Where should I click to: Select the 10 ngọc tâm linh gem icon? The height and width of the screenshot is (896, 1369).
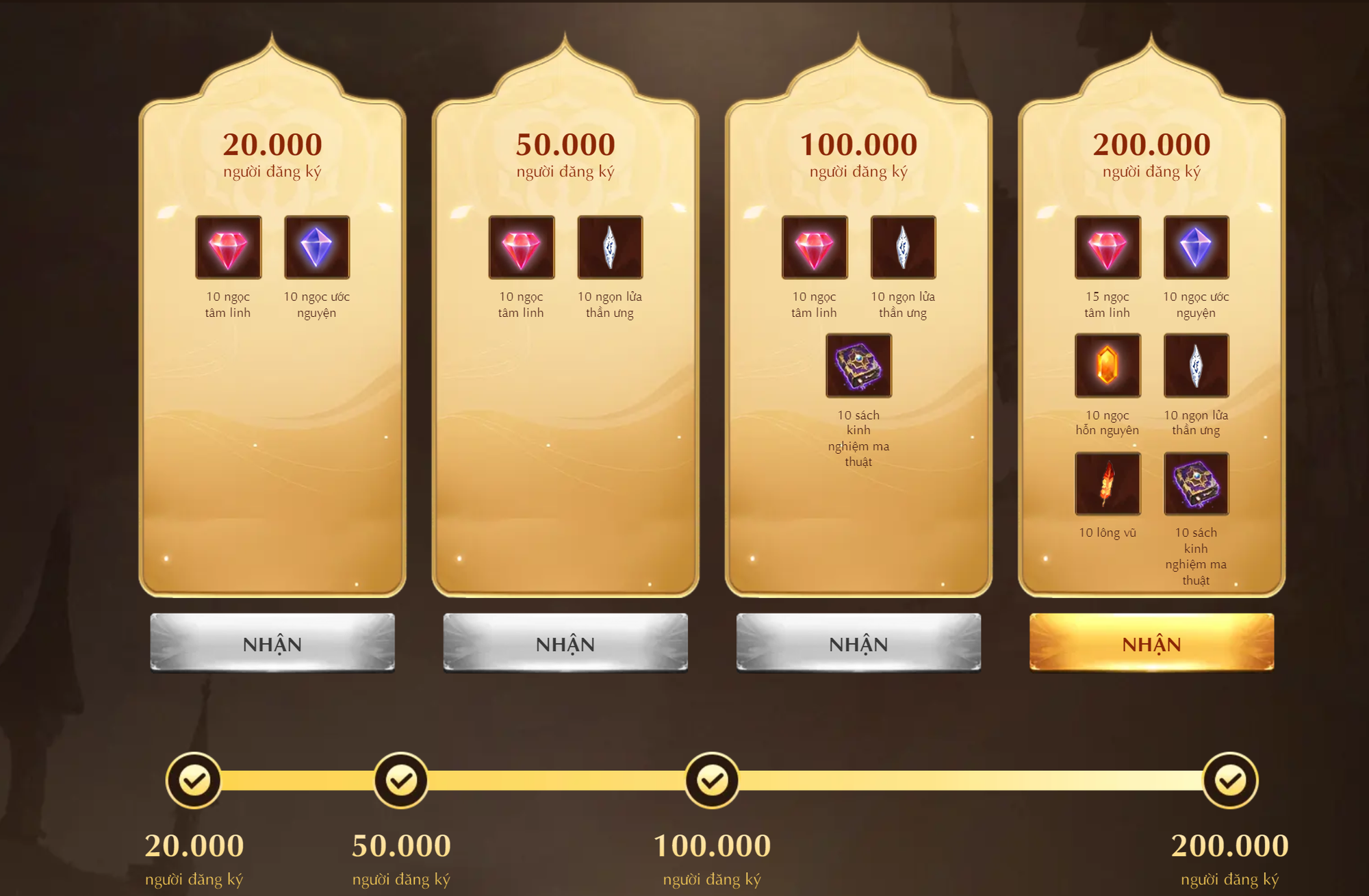click(x=227, y=248)
